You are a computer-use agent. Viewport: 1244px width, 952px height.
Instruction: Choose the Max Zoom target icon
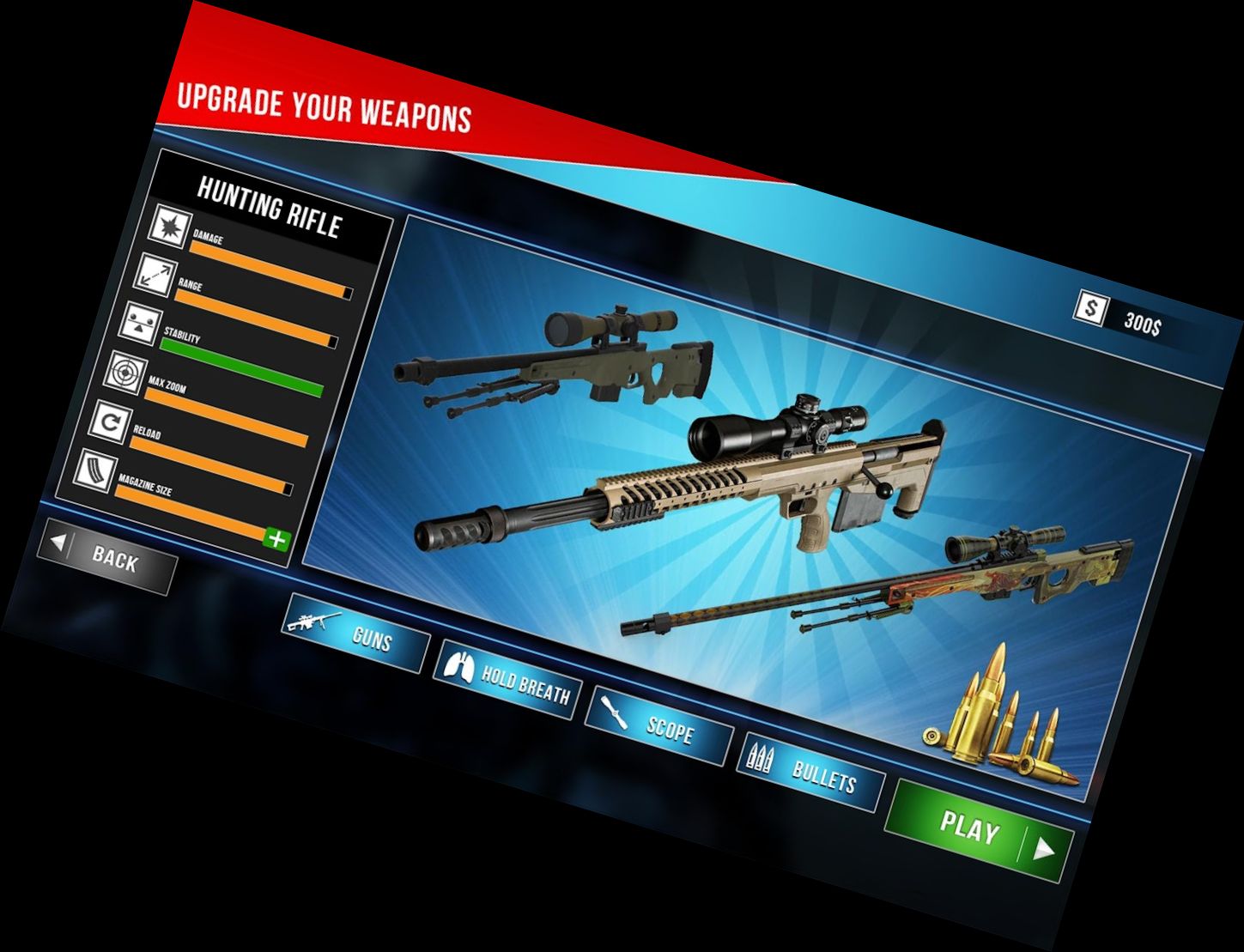point(124,373)
